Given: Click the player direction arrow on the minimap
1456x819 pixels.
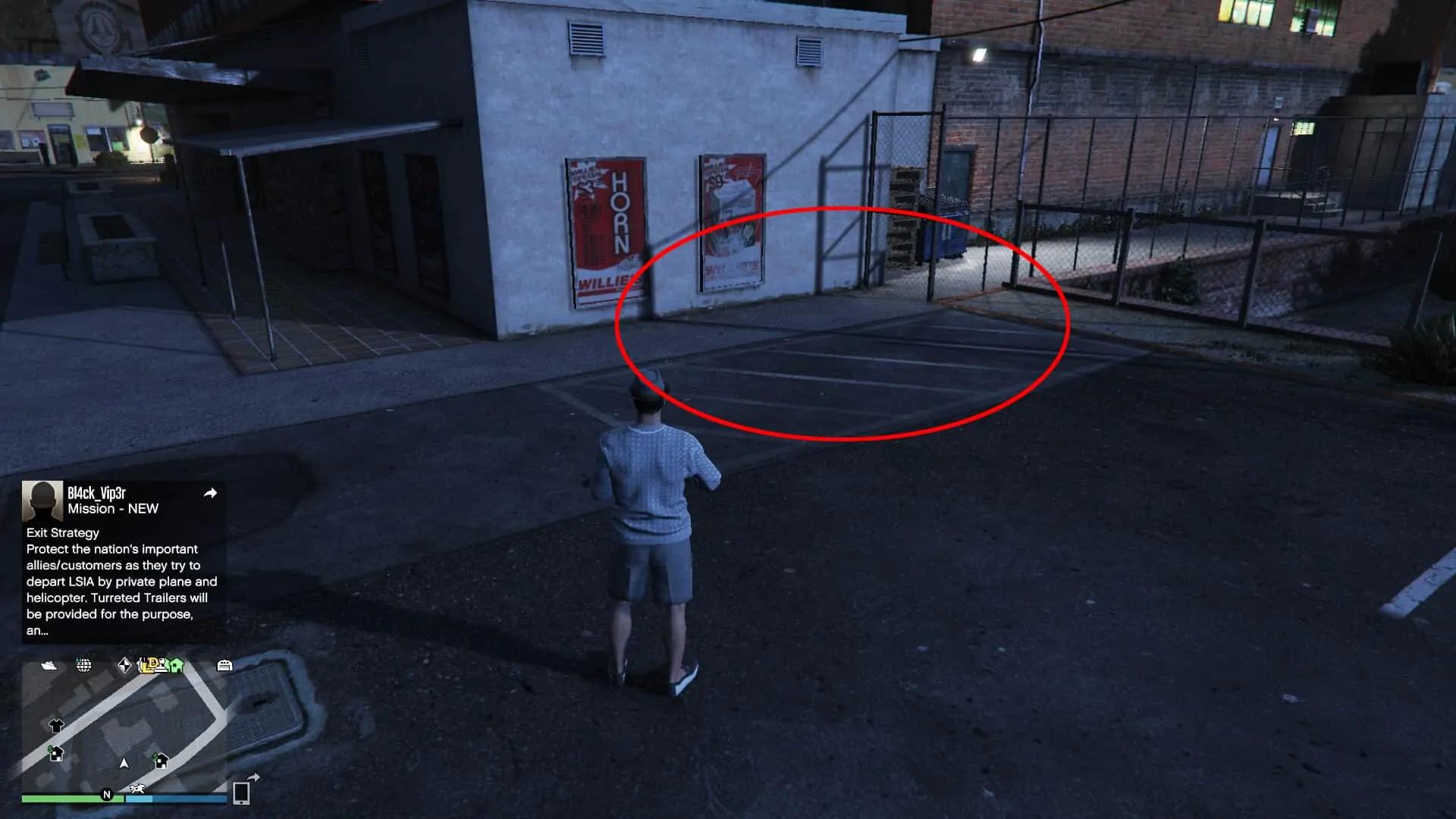Looking at the screenshot, I should click(x=124, y=764).
